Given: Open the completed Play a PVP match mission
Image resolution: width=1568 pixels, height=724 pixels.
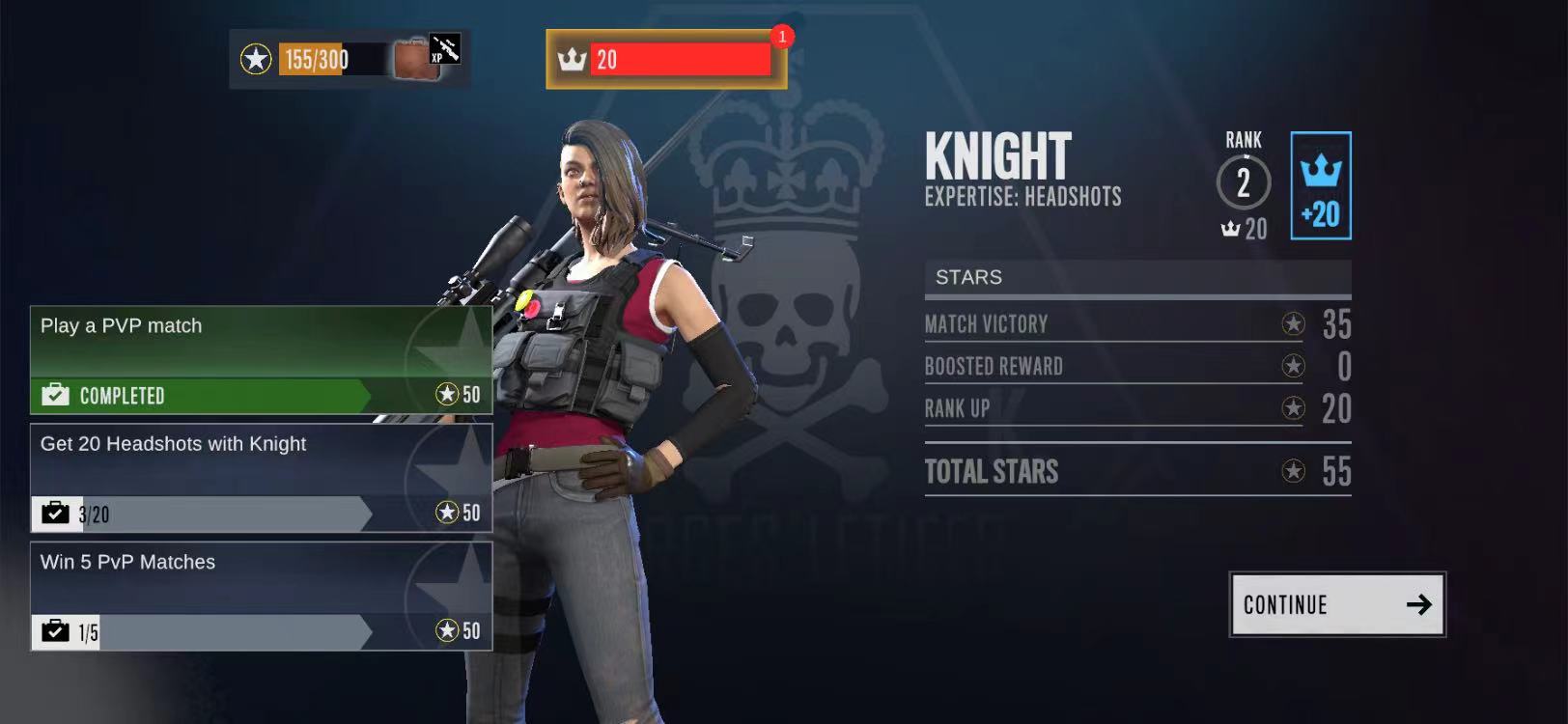Looking at the screenshot, I should point(261,360).
